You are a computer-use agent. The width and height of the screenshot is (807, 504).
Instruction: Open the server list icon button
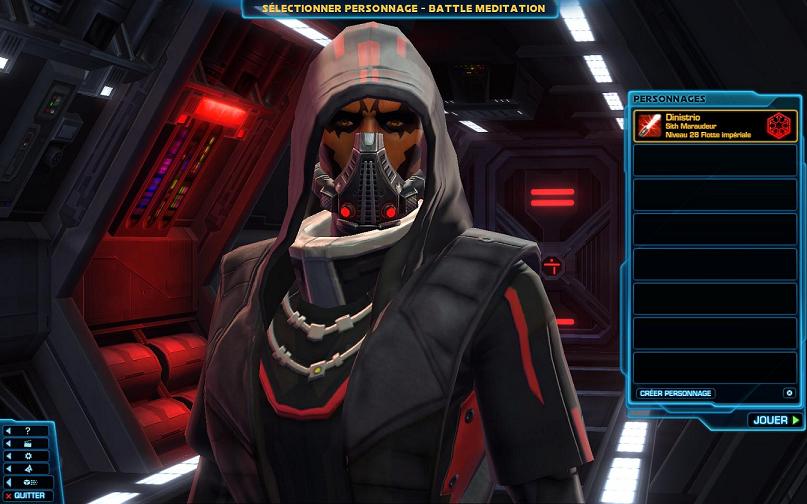[x=27, y=481]
